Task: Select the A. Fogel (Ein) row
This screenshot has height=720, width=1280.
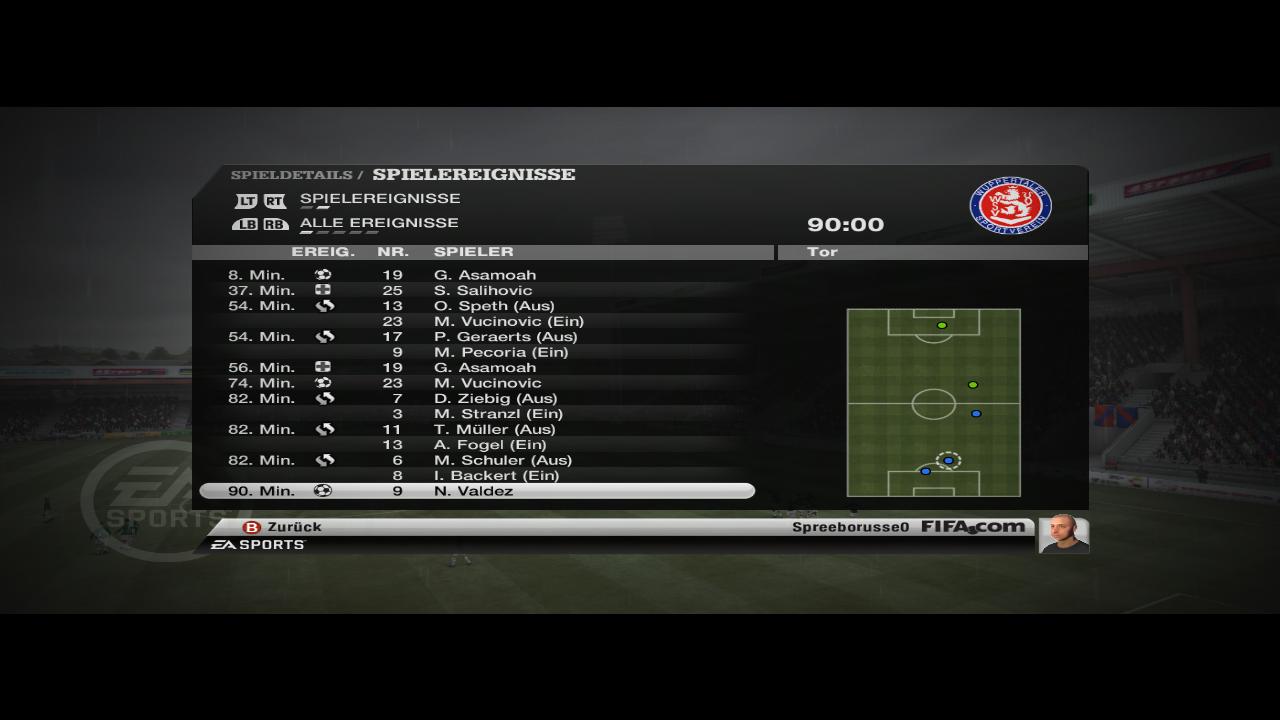Action: click(x=477, y=445)
